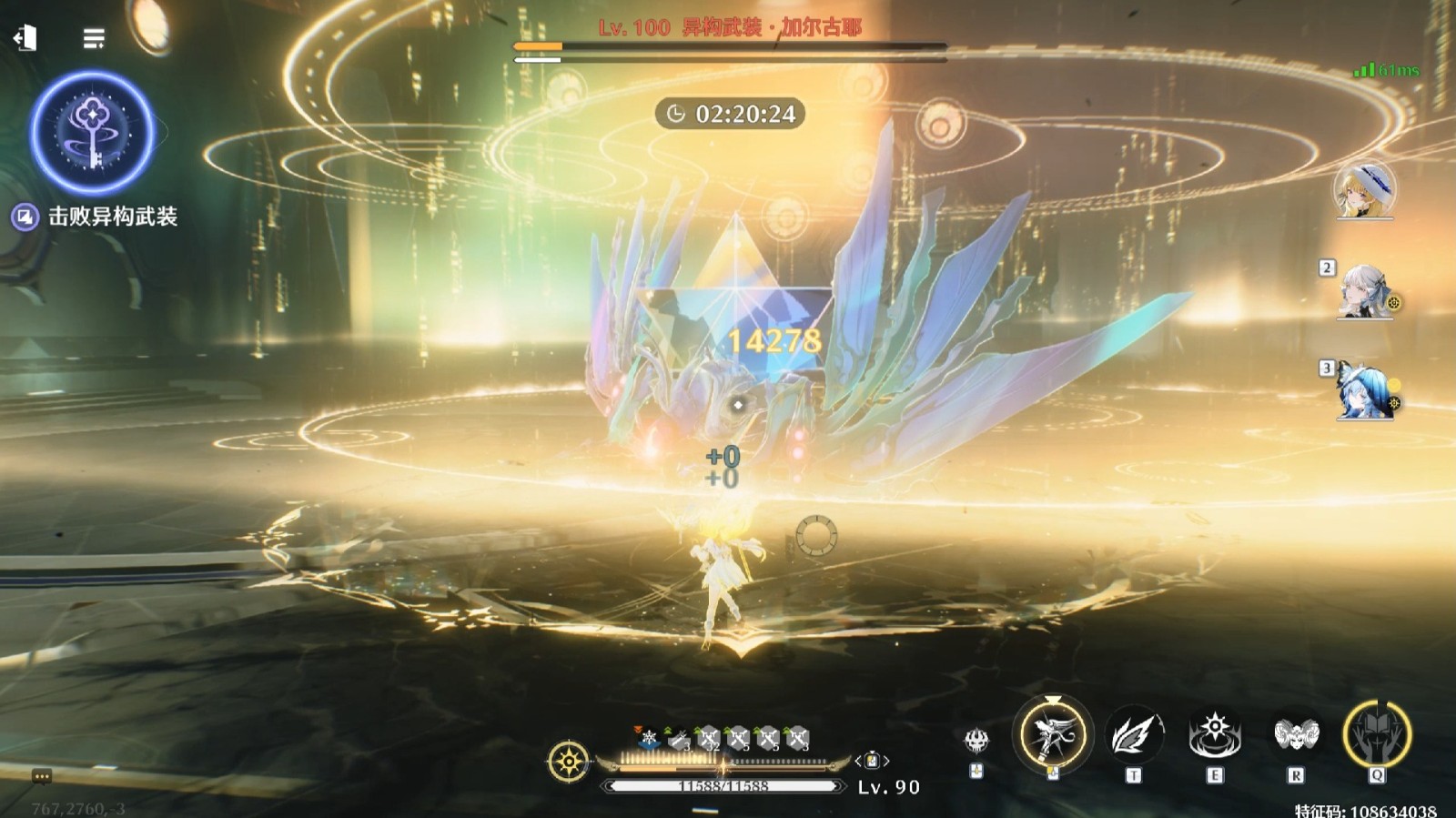Viewport: 1456px width, 818px height.
Task: Activate the ram-horned mask skill
Action: click(1296, 735)
